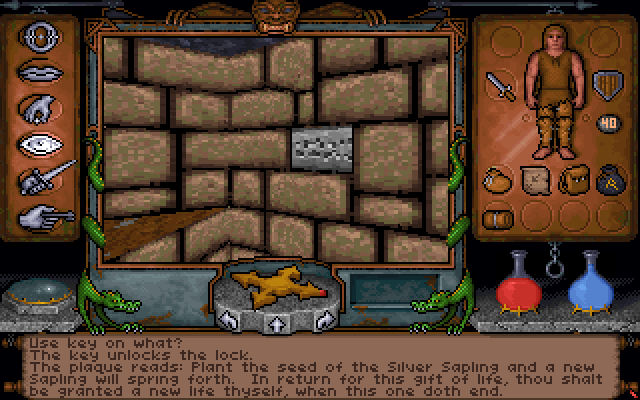Select the wooden shield slot
This screenshot has width=640, height=400.
tap(605, 82)
